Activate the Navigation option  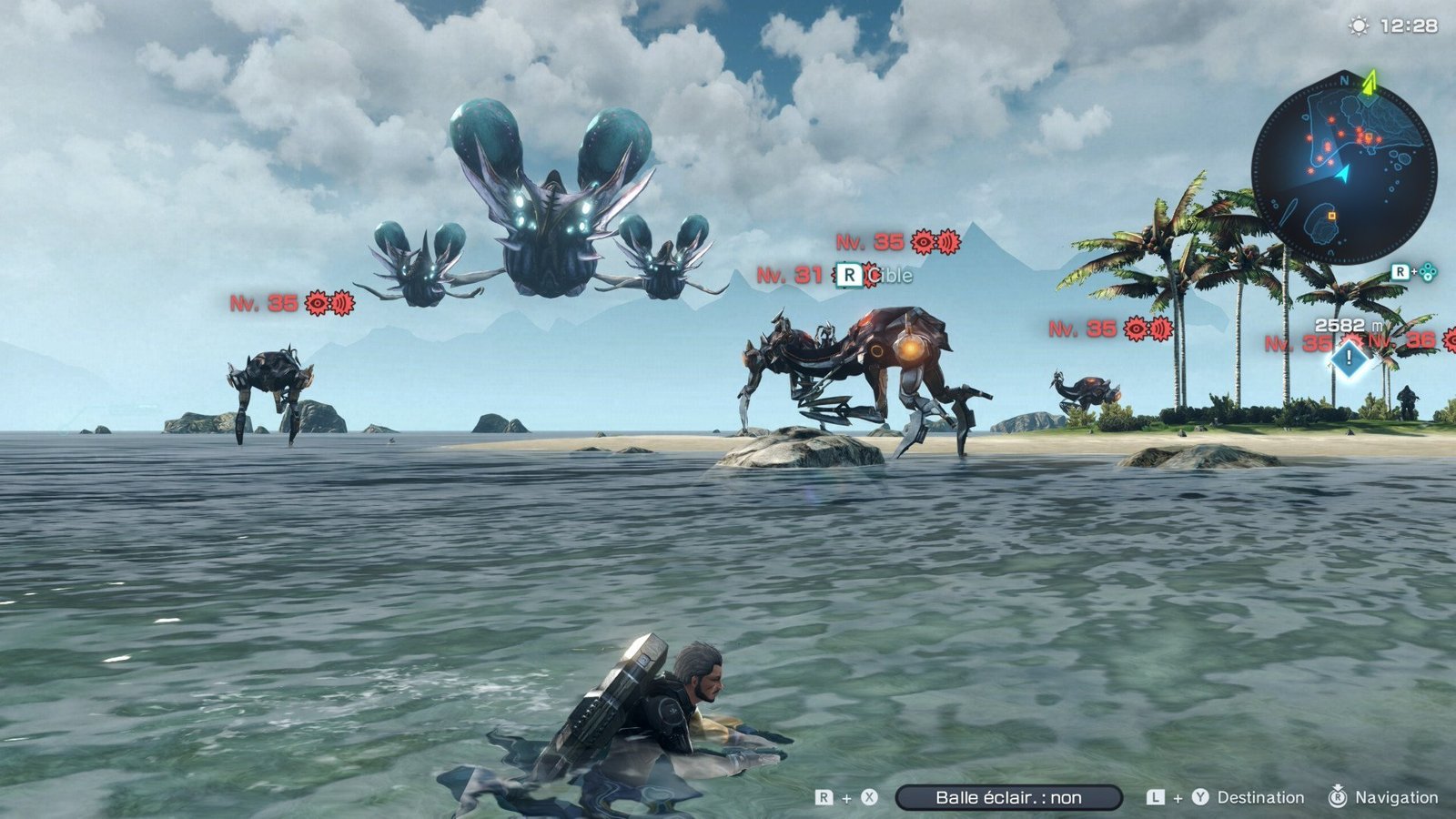pyautogui.click(x=1396, y=798)
